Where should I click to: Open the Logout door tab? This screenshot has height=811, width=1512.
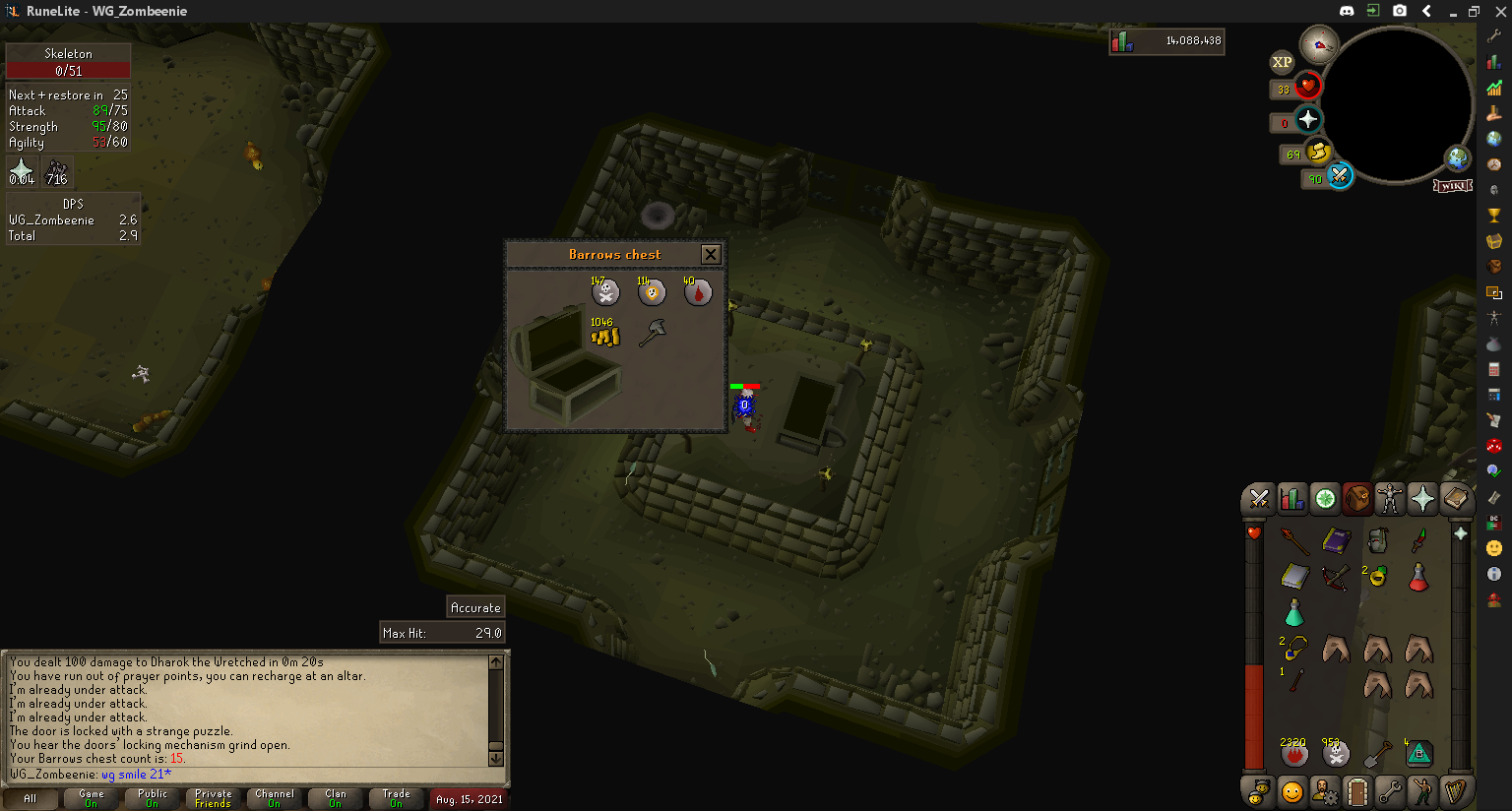pos(1357,791)
